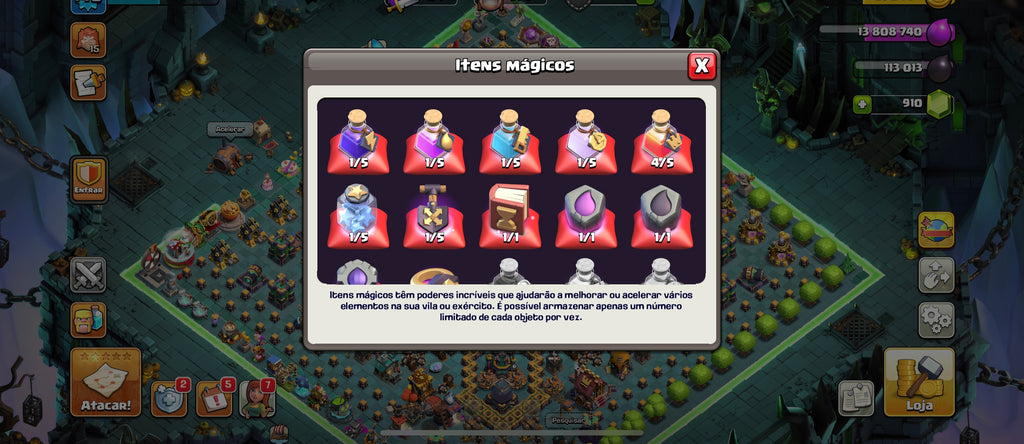Select the orange hero potion with 4/5

point(662,141)
